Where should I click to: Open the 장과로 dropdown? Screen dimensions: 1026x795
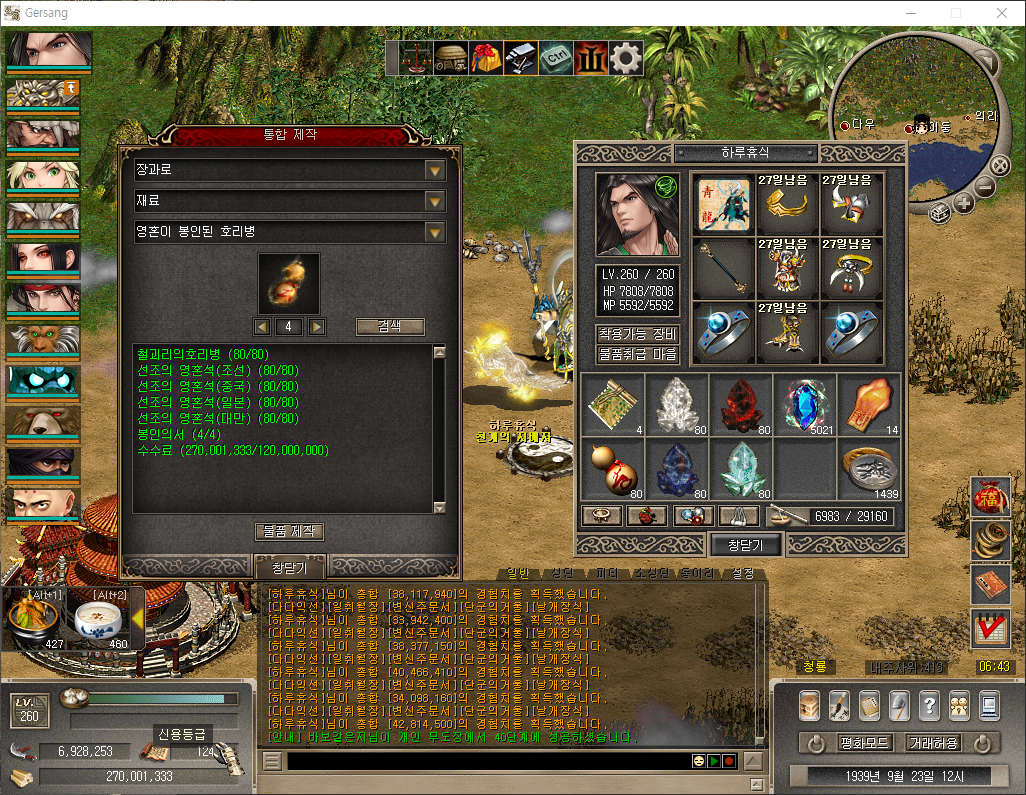[x=434, y=170]
